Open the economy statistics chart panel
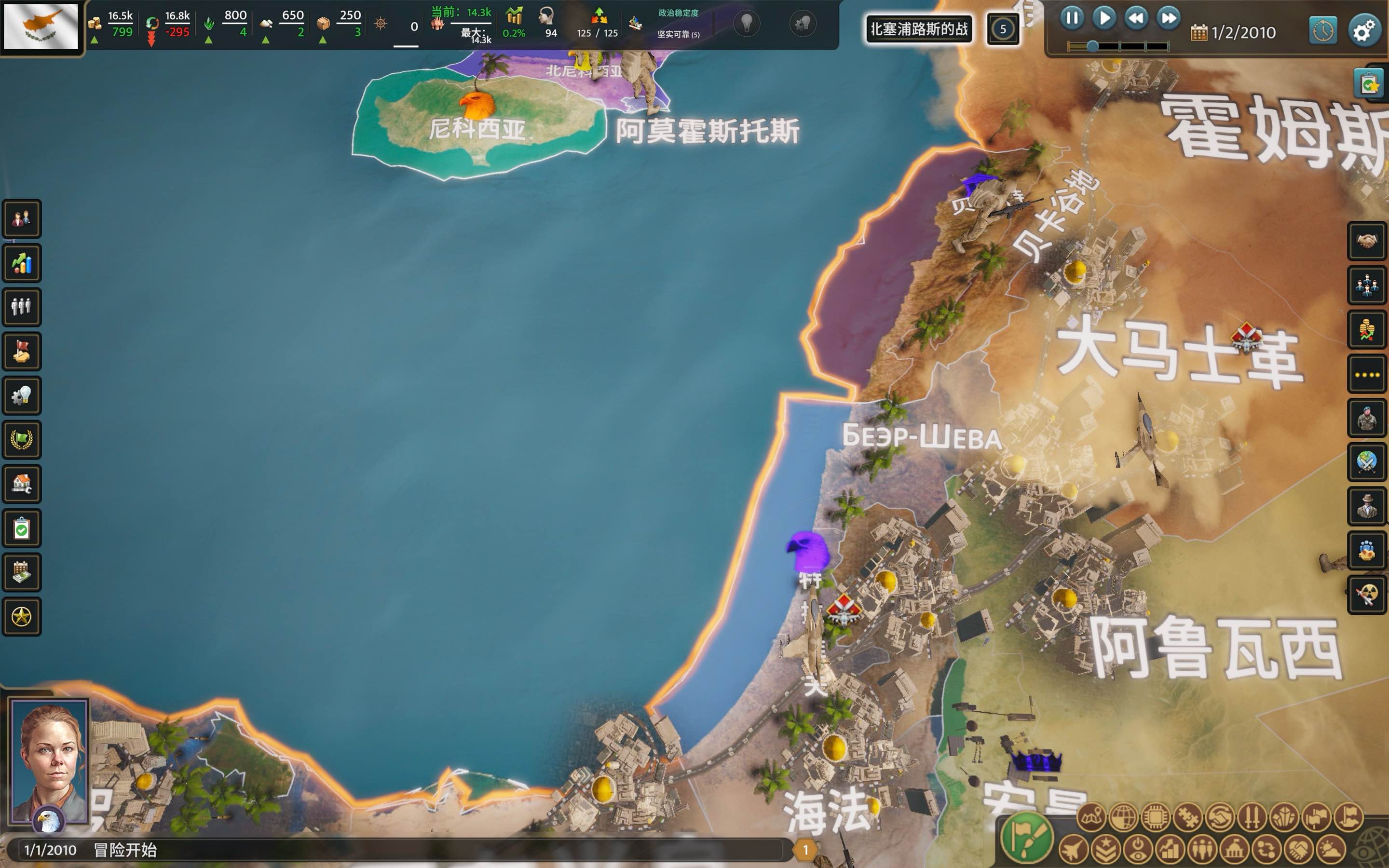The image size is (1389, 868). (x=22, y=263)
